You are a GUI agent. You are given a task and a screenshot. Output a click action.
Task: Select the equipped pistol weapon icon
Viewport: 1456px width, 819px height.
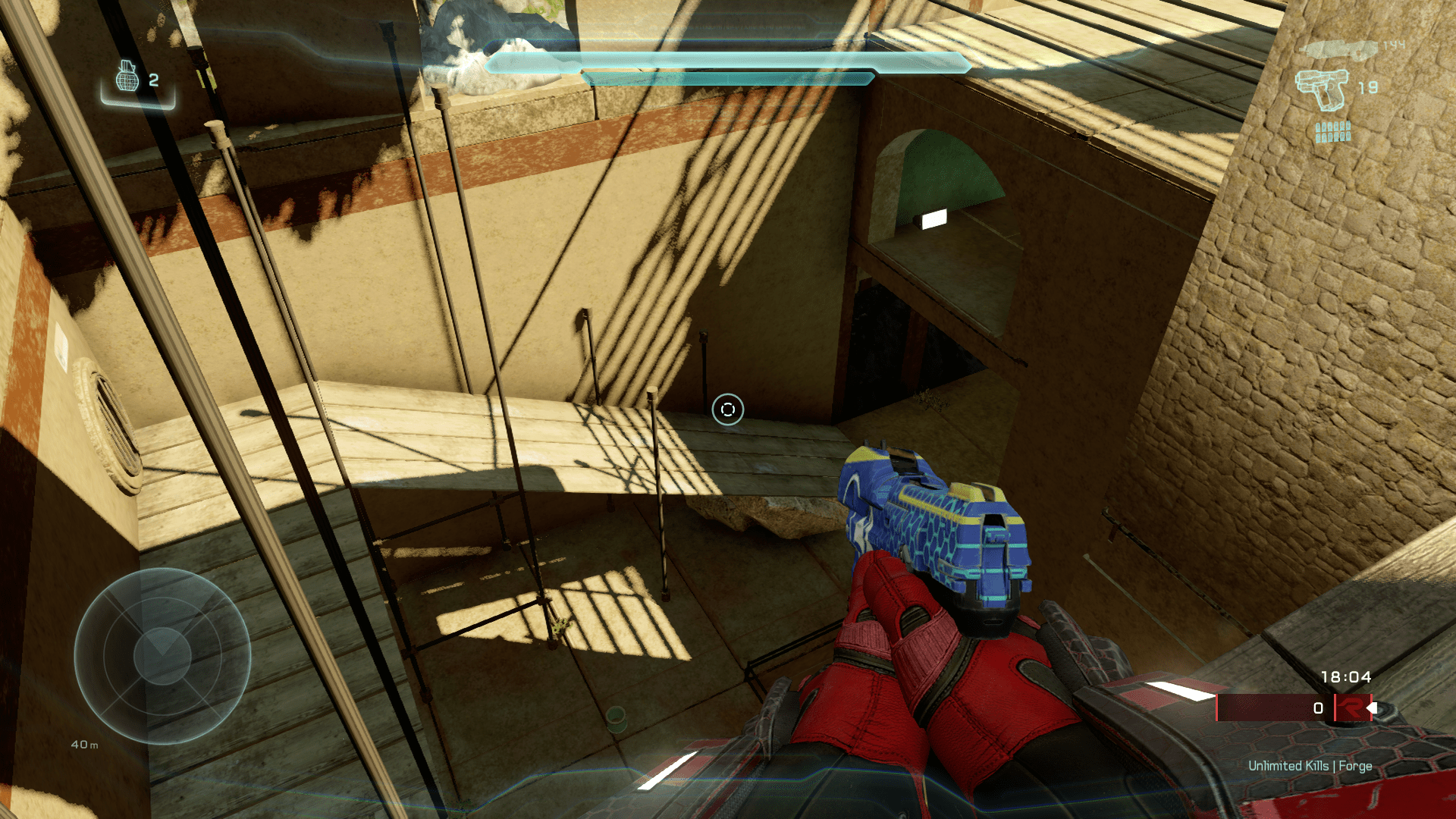[1323, 89]
